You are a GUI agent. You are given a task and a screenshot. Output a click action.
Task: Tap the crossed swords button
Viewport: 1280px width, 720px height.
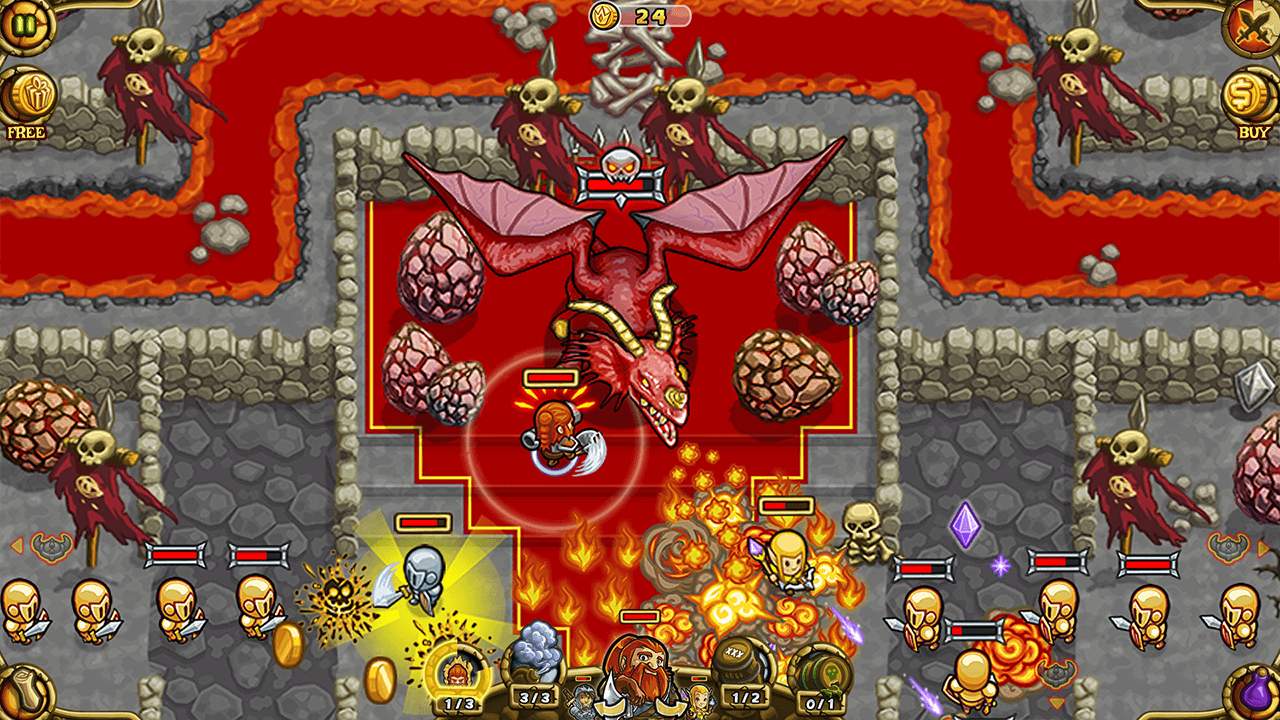[1254, 25]
